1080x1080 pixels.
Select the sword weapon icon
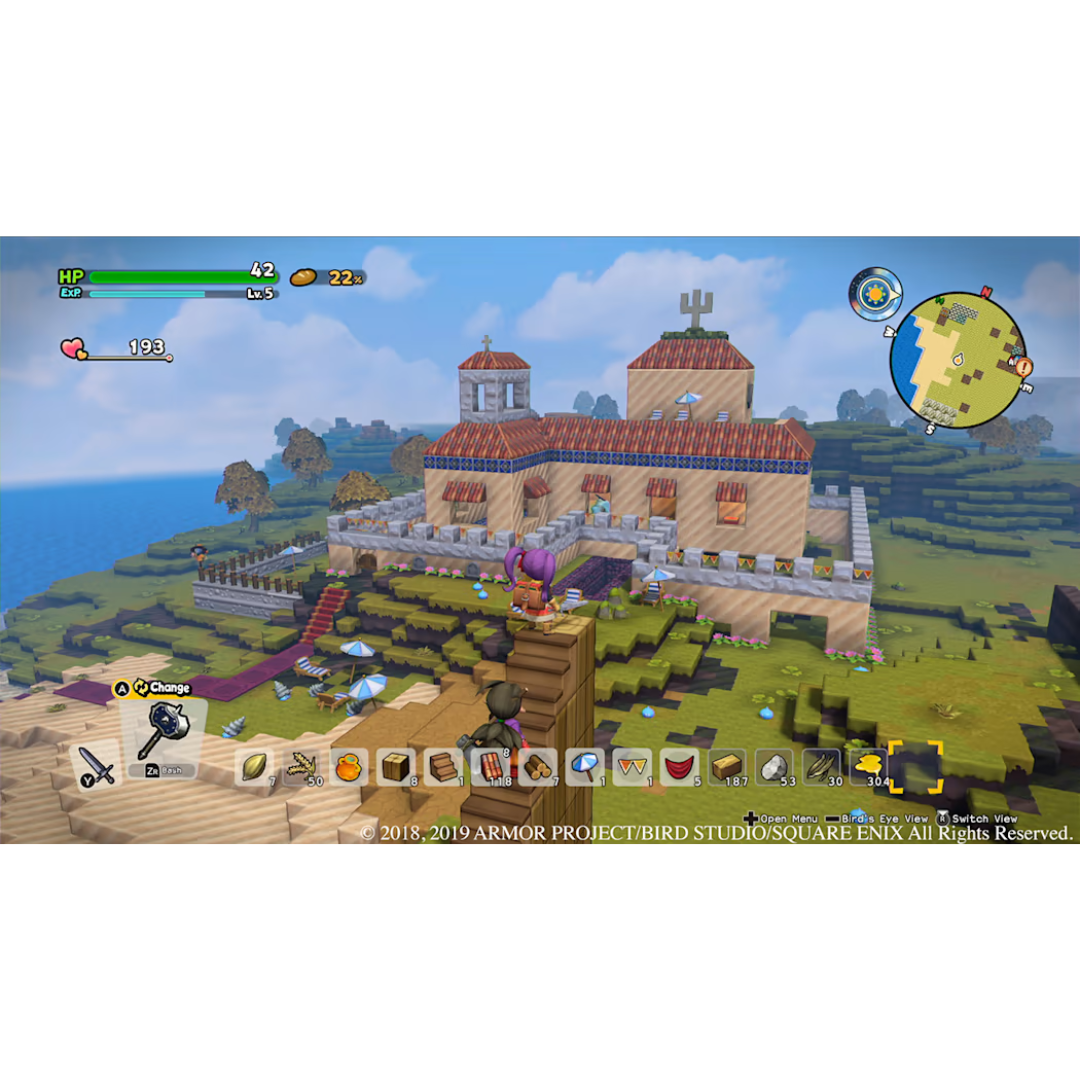pyautogui.click(x=99, y=765)
